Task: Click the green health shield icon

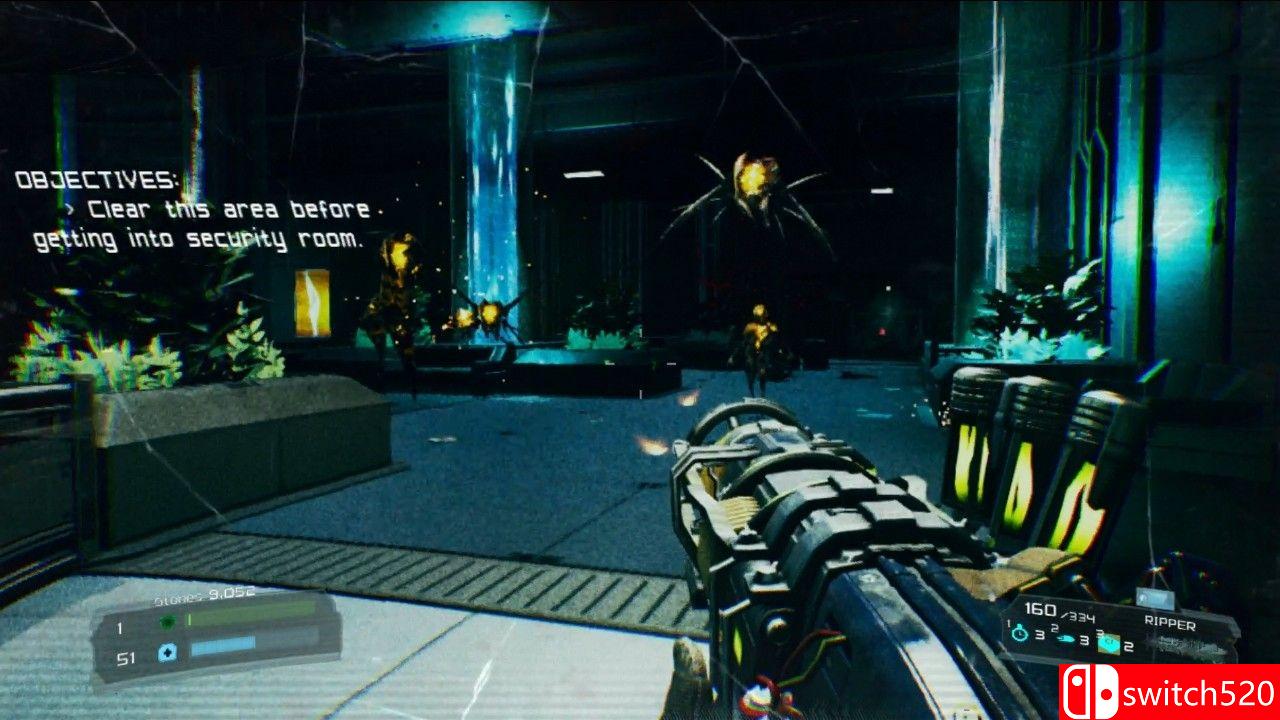Action: [167, 622]
